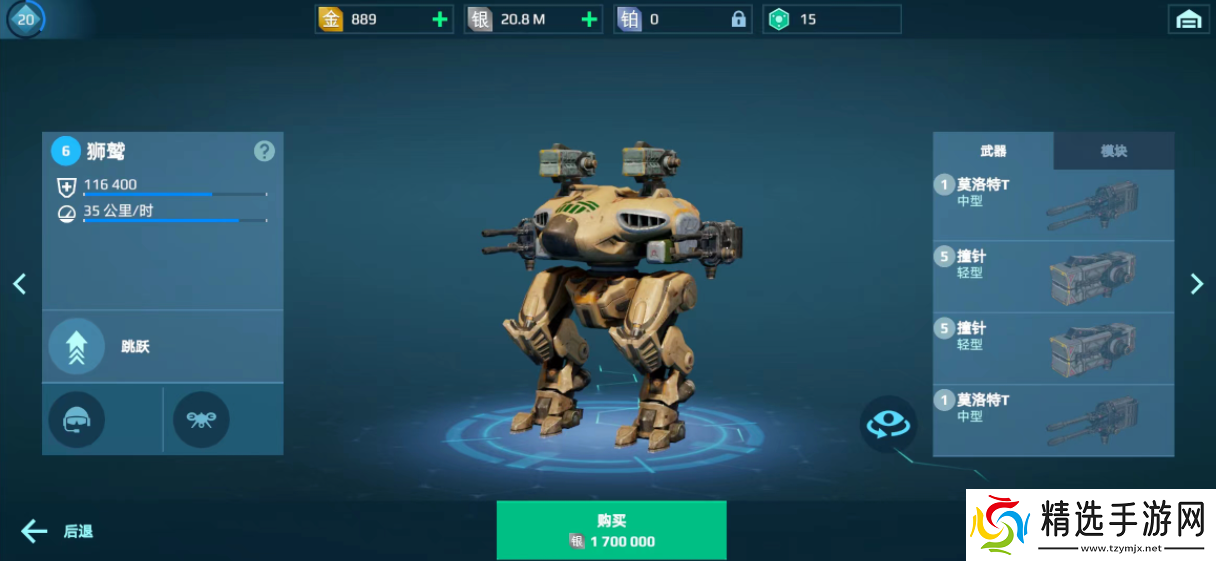Open the question mark help icon
Screen dimensions: 1216x561
pyautogui.click(x=264, y=151)
